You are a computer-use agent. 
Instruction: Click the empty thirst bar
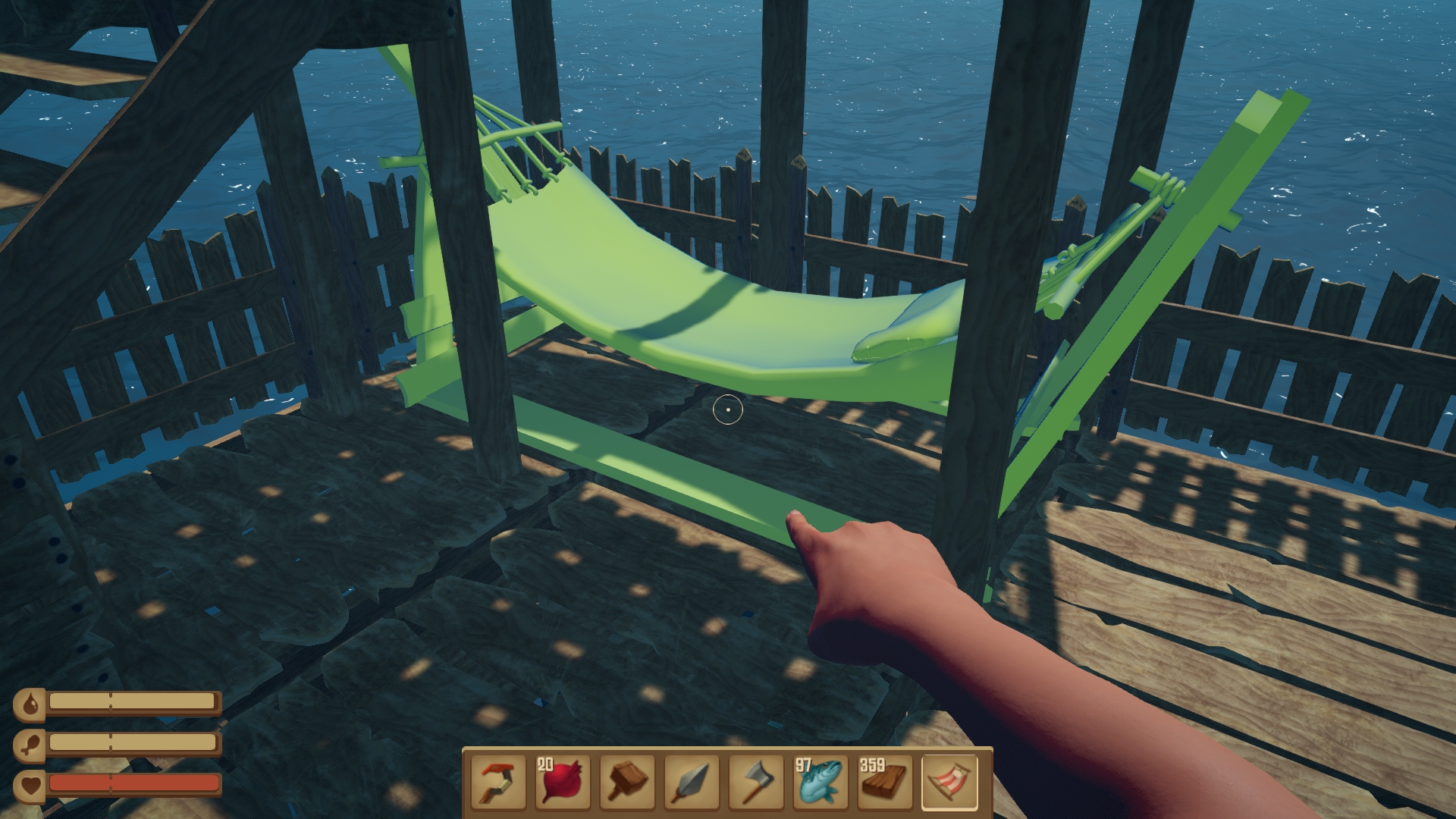133,702
